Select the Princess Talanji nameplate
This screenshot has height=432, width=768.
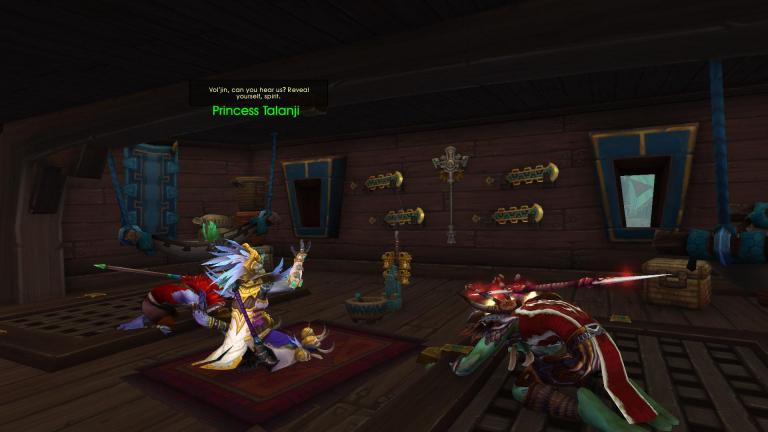tap(256, 111)
